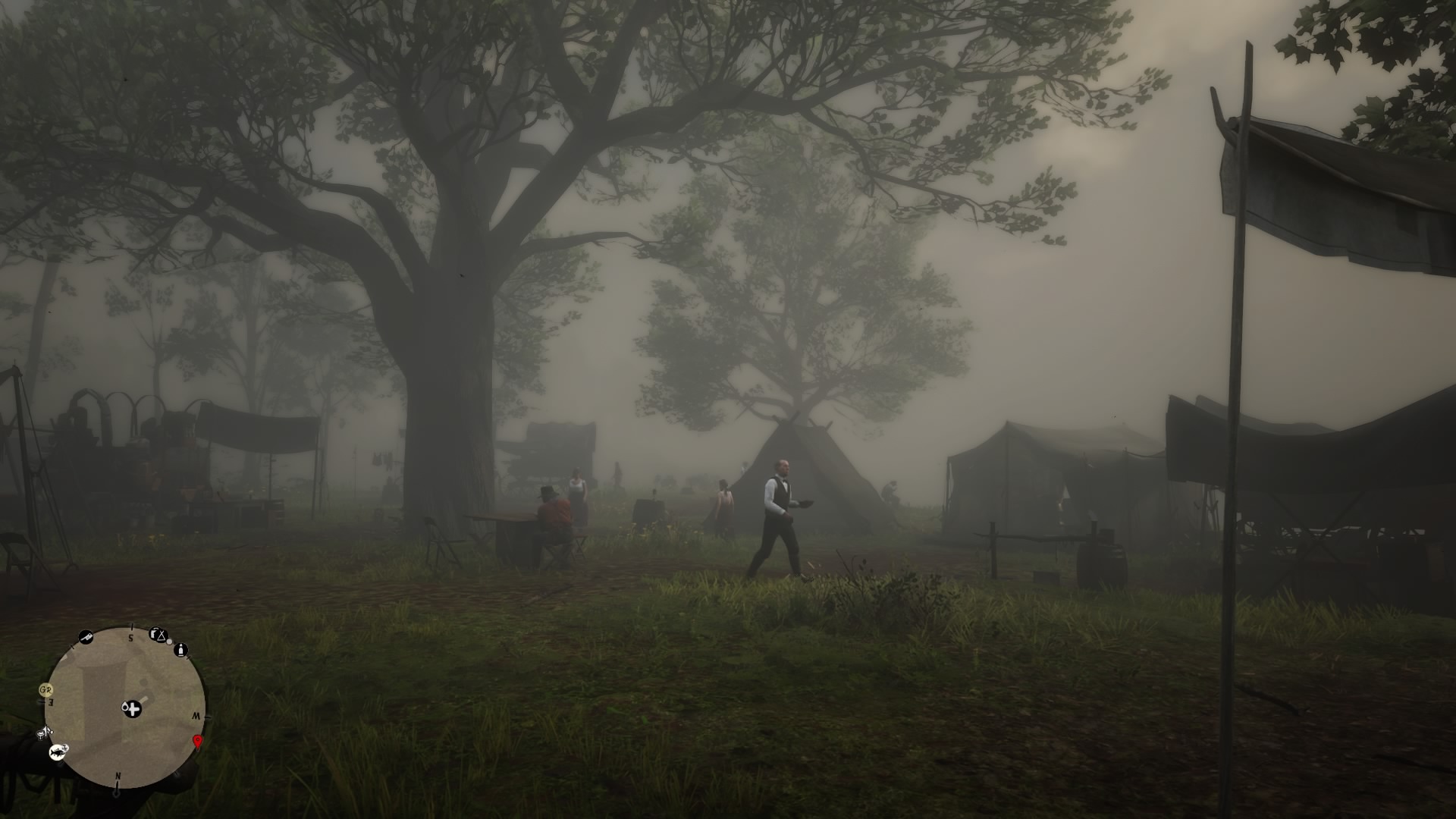
Task: Click the S compass marker on the minimap
Action: 130,638
